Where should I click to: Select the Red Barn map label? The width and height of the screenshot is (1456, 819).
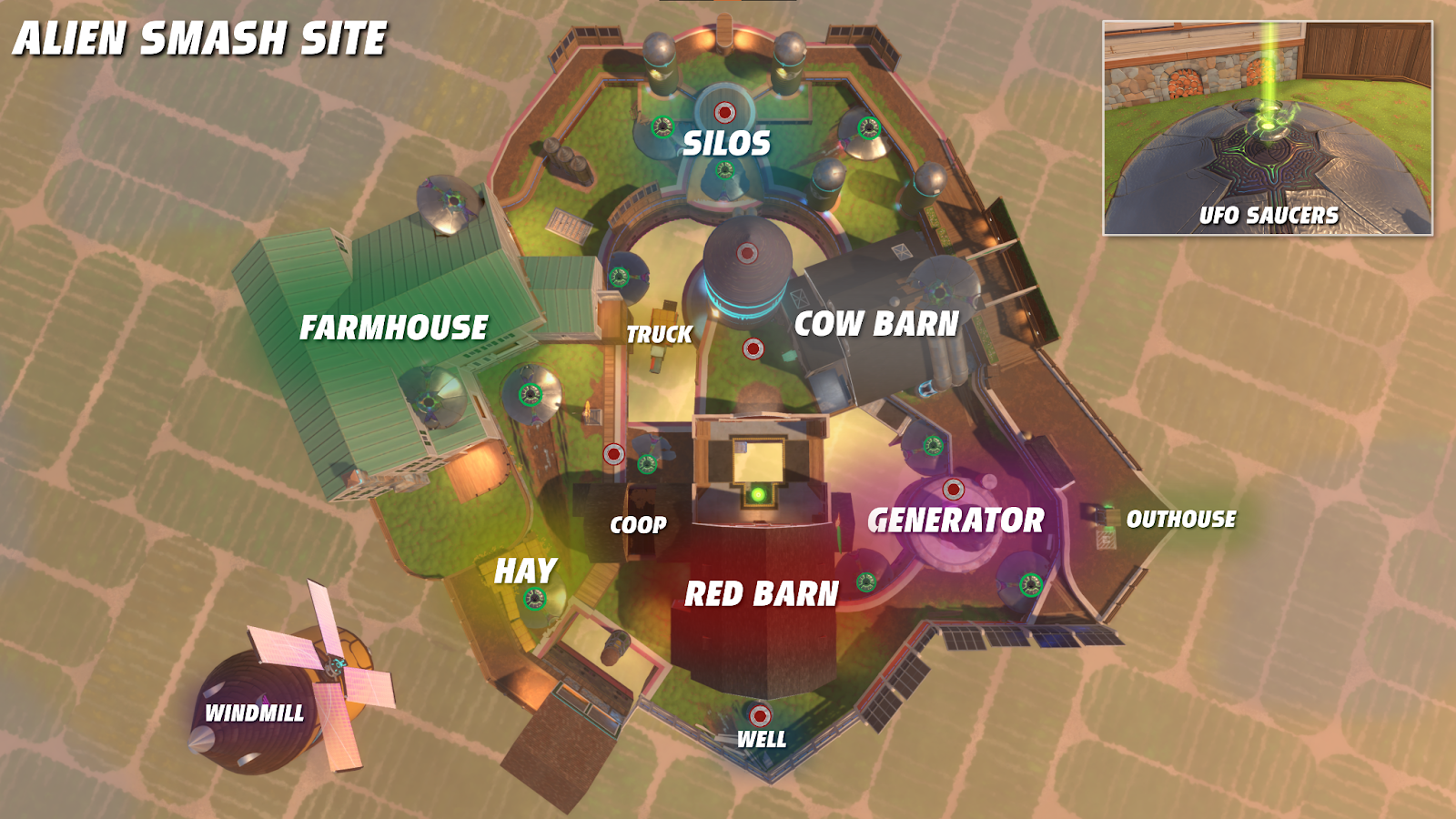pyautogui.click(x=762, y=594)
